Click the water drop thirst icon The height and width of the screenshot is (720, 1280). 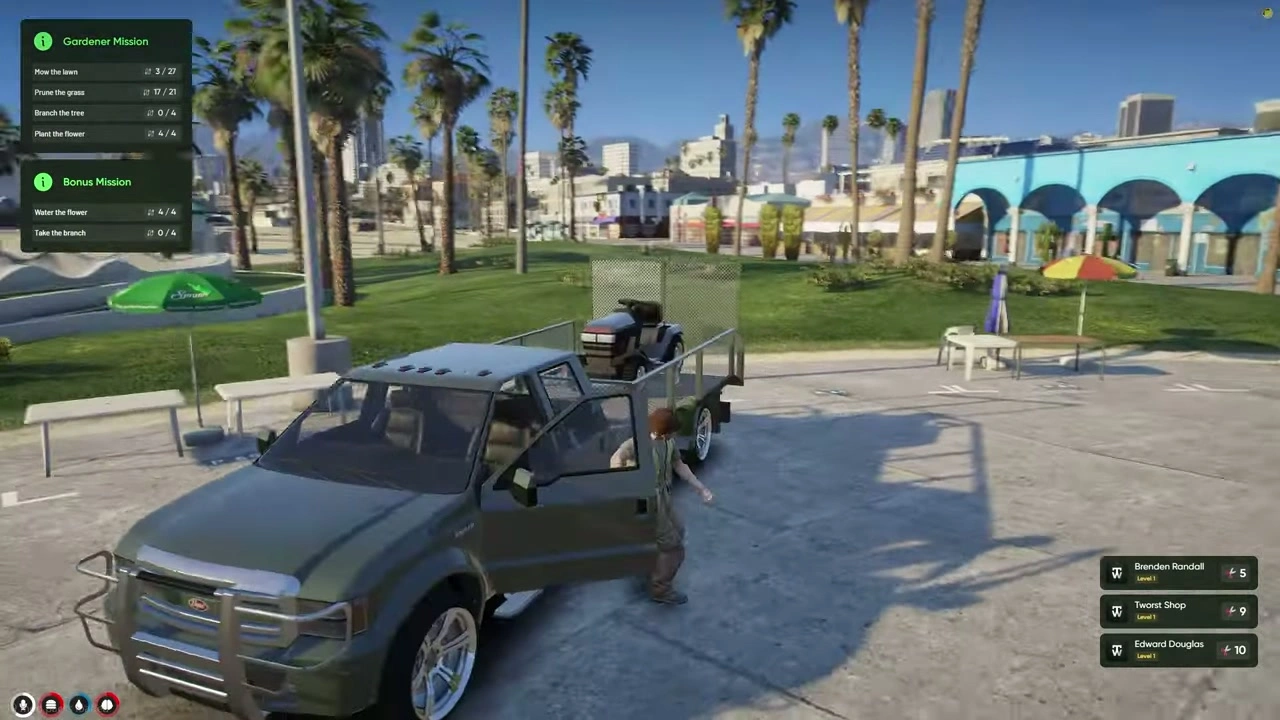pyautogui.click(x=79, y=705)
